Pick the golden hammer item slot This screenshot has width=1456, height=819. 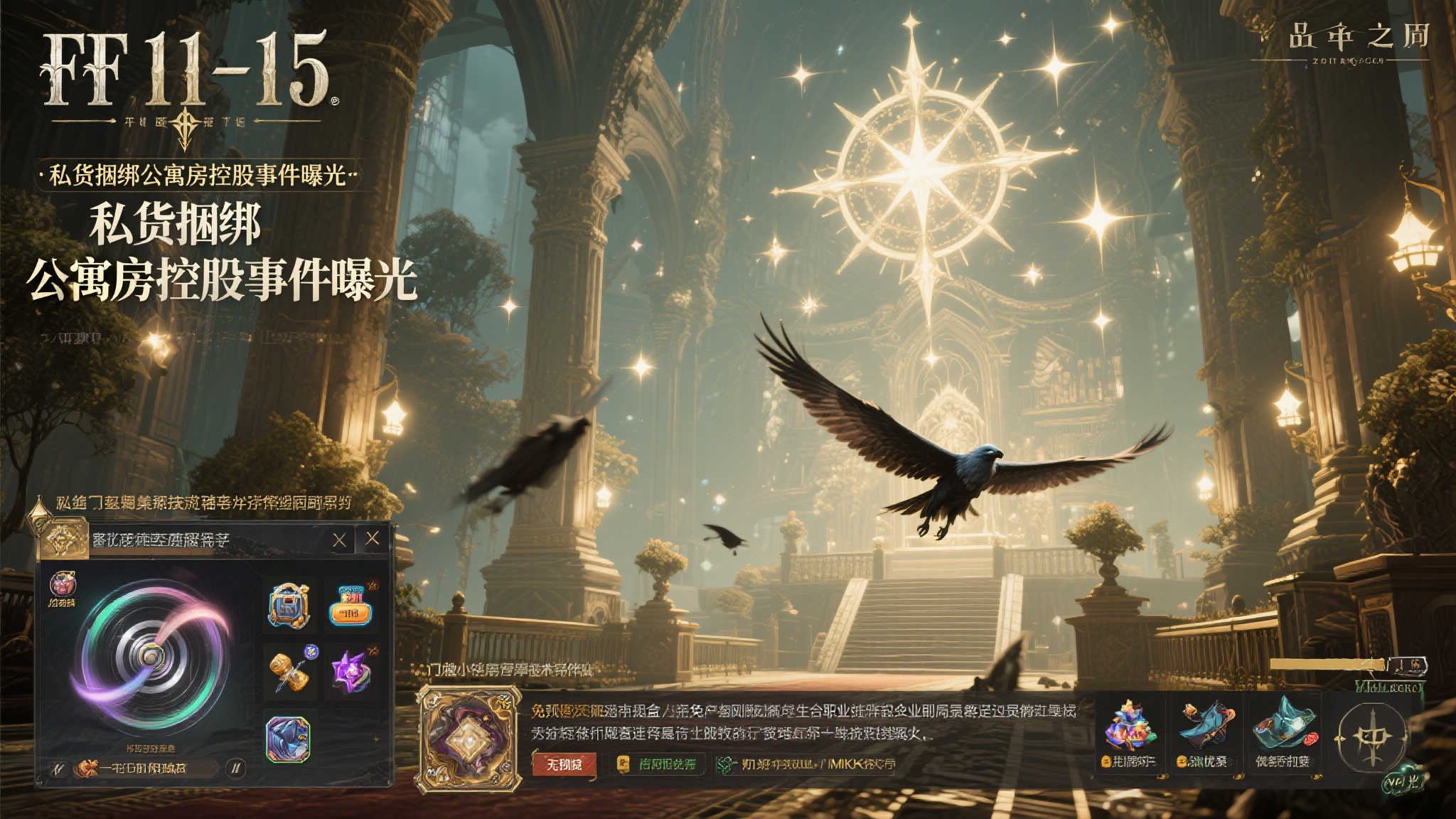coord(291,670)
